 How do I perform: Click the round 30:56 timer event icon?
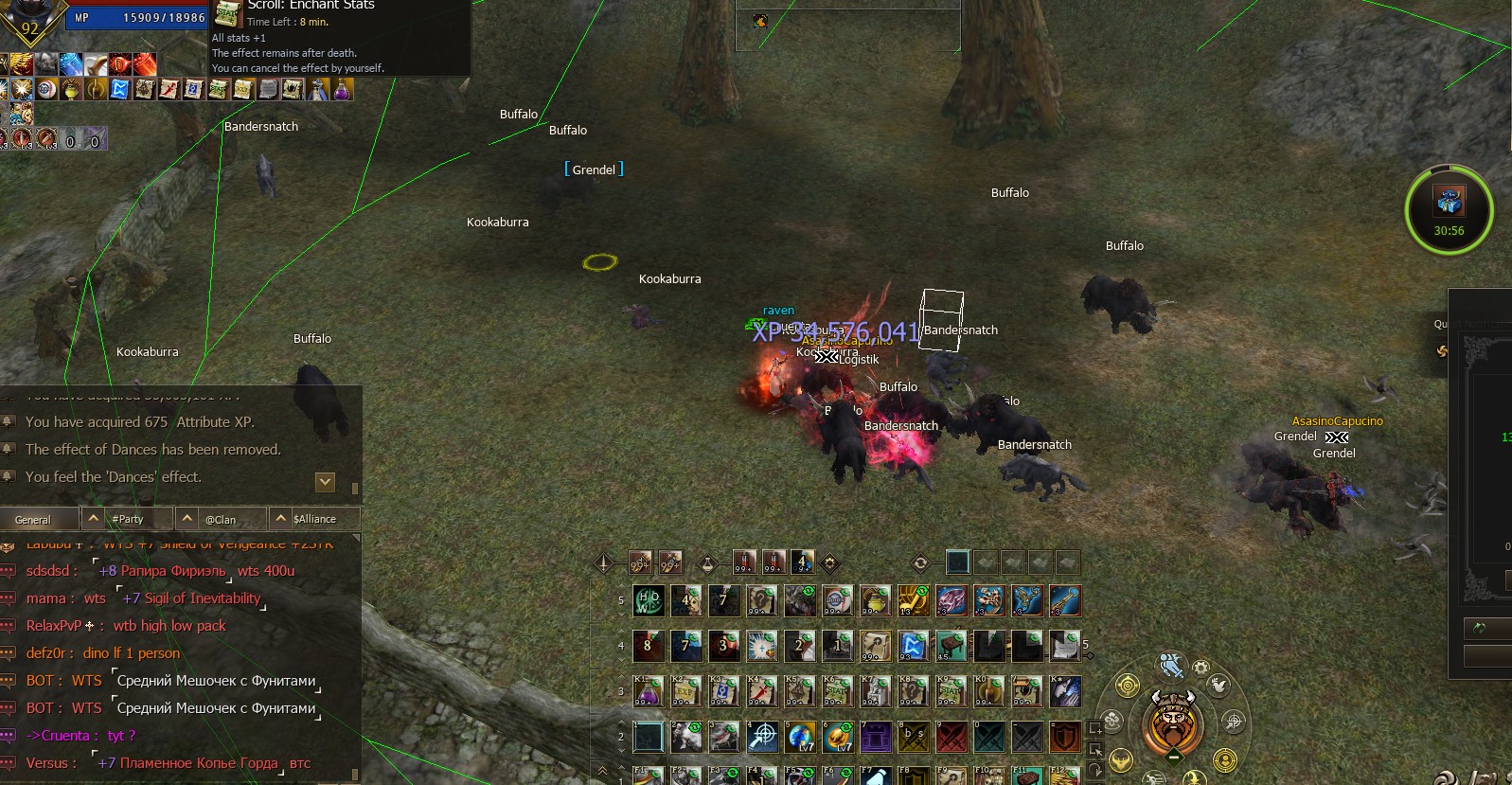click(1449, 210)
